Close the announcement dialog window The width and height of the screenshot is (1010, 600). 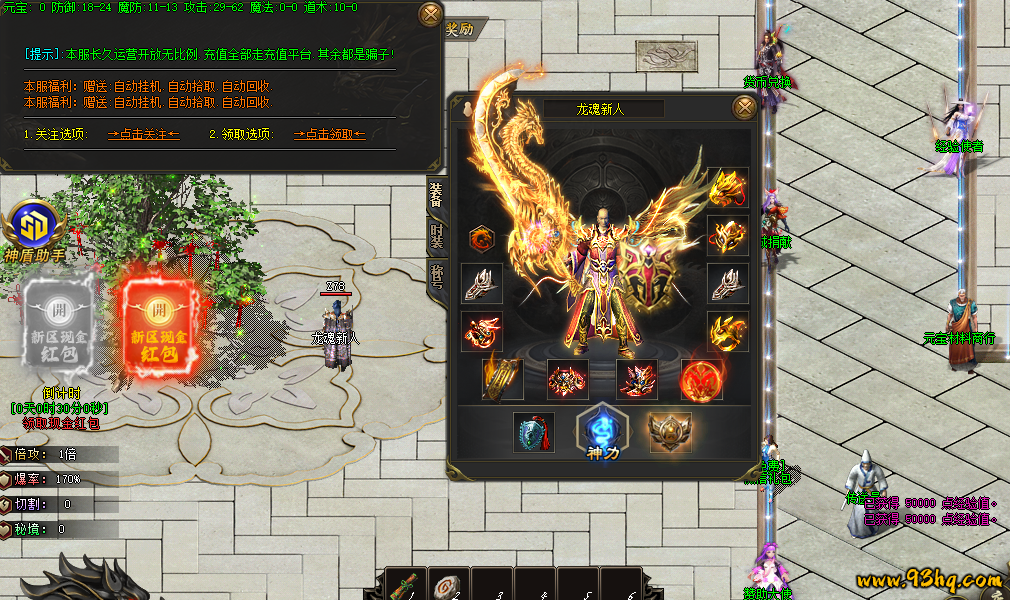point(430,15)
